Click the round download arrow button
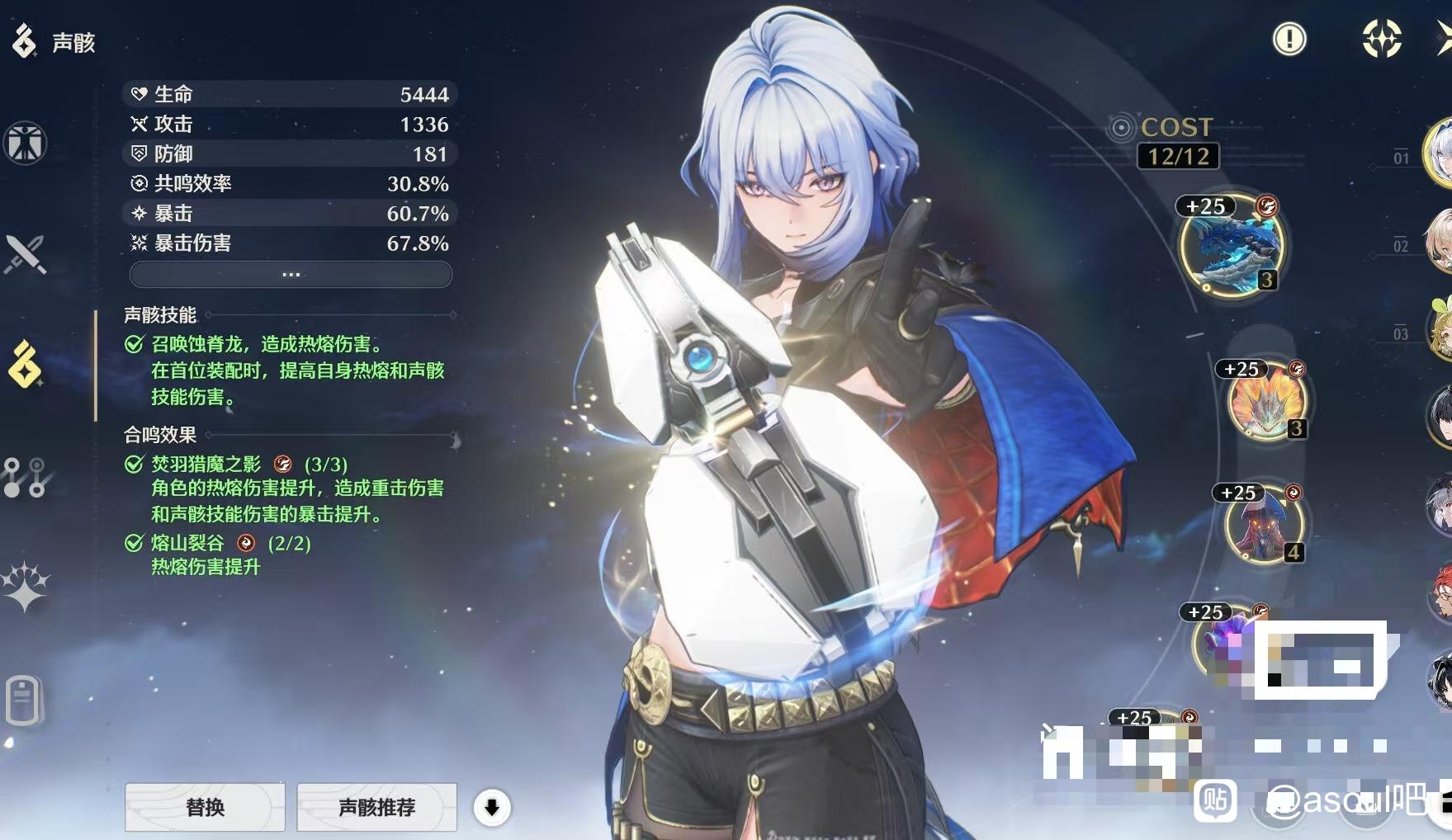The image size is (1452, 840). 492,808
